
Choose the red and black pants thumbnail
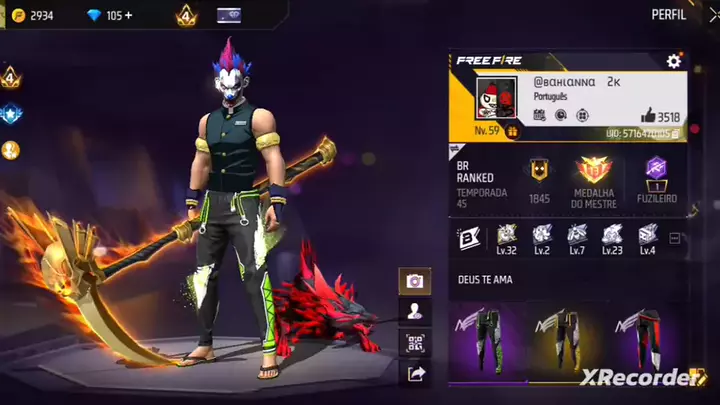(x=634, y=341)
